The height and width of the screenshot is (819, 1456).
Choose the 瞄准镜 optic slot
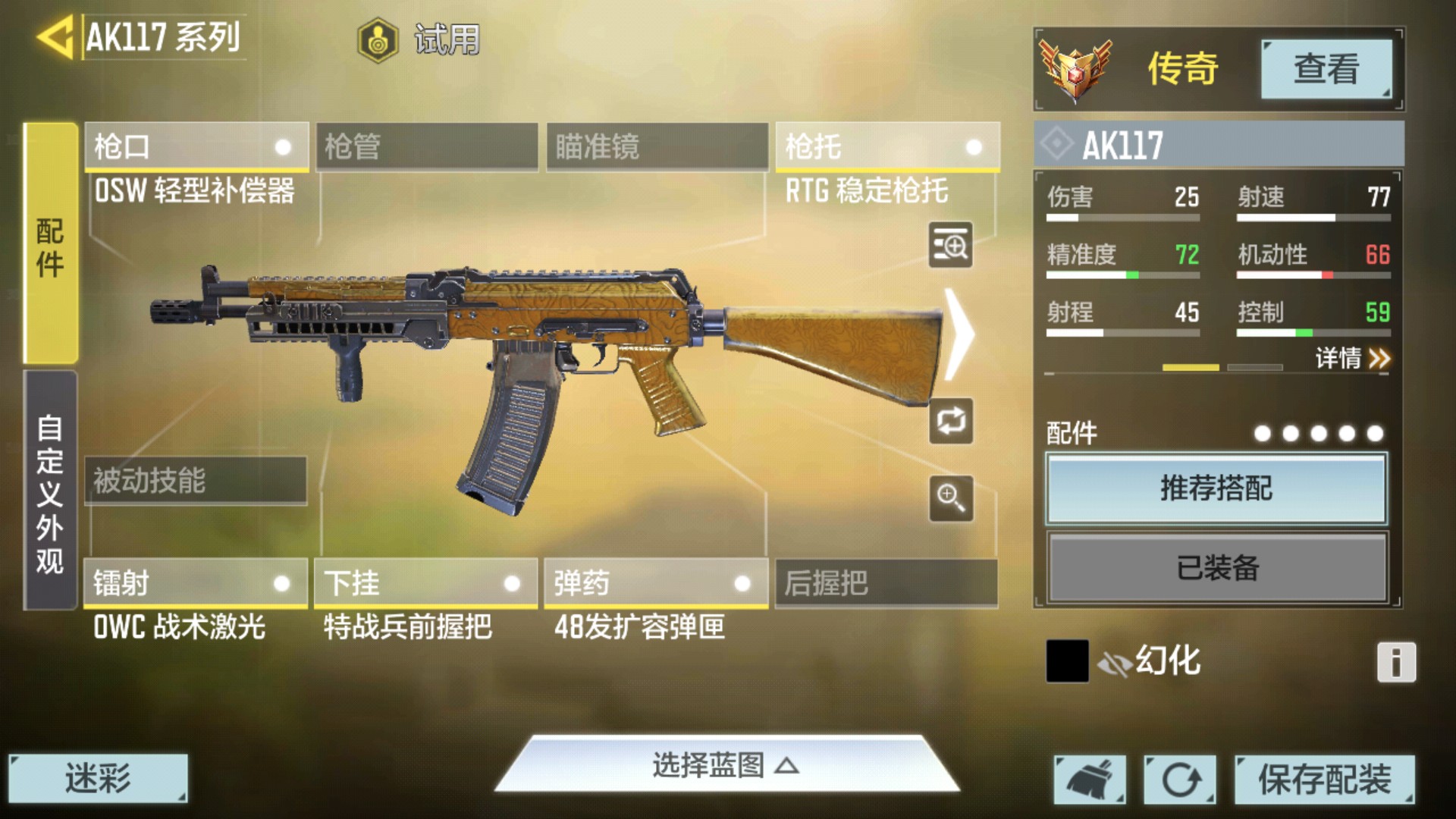coord(657,146)
